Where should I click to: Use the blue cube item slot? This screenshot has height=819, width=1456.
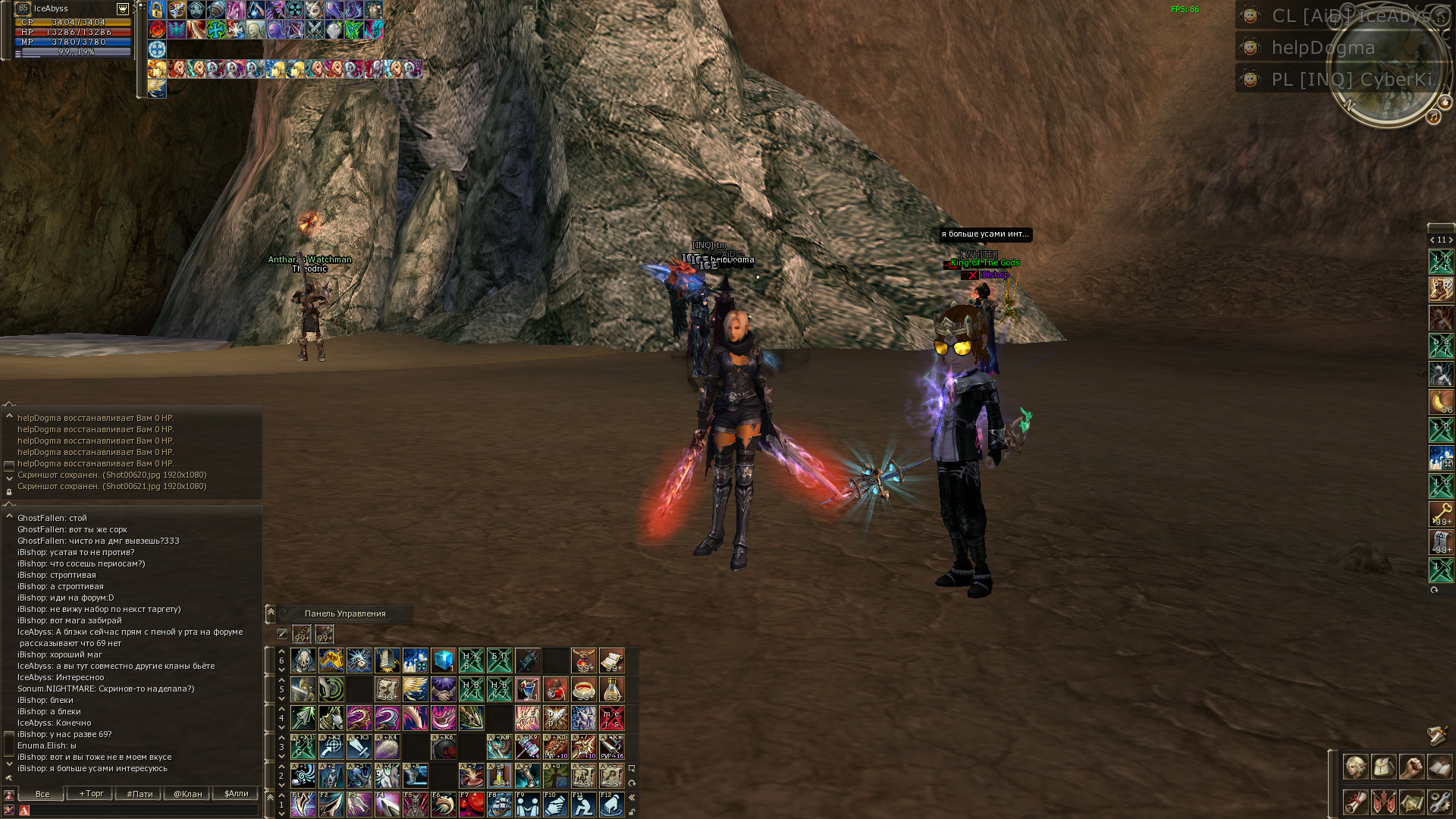[x=443, y=661]
